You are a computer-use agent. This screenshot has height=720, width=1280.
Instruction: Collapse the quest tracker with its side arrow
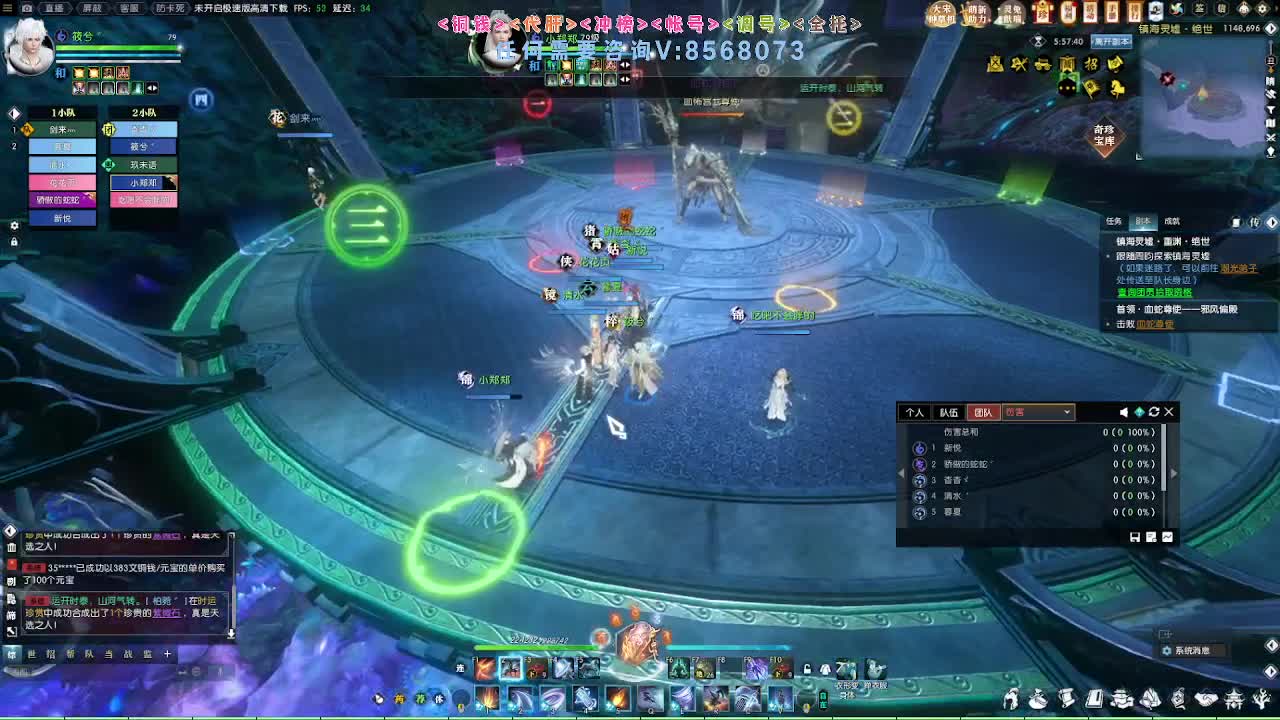coord(1271,223)
